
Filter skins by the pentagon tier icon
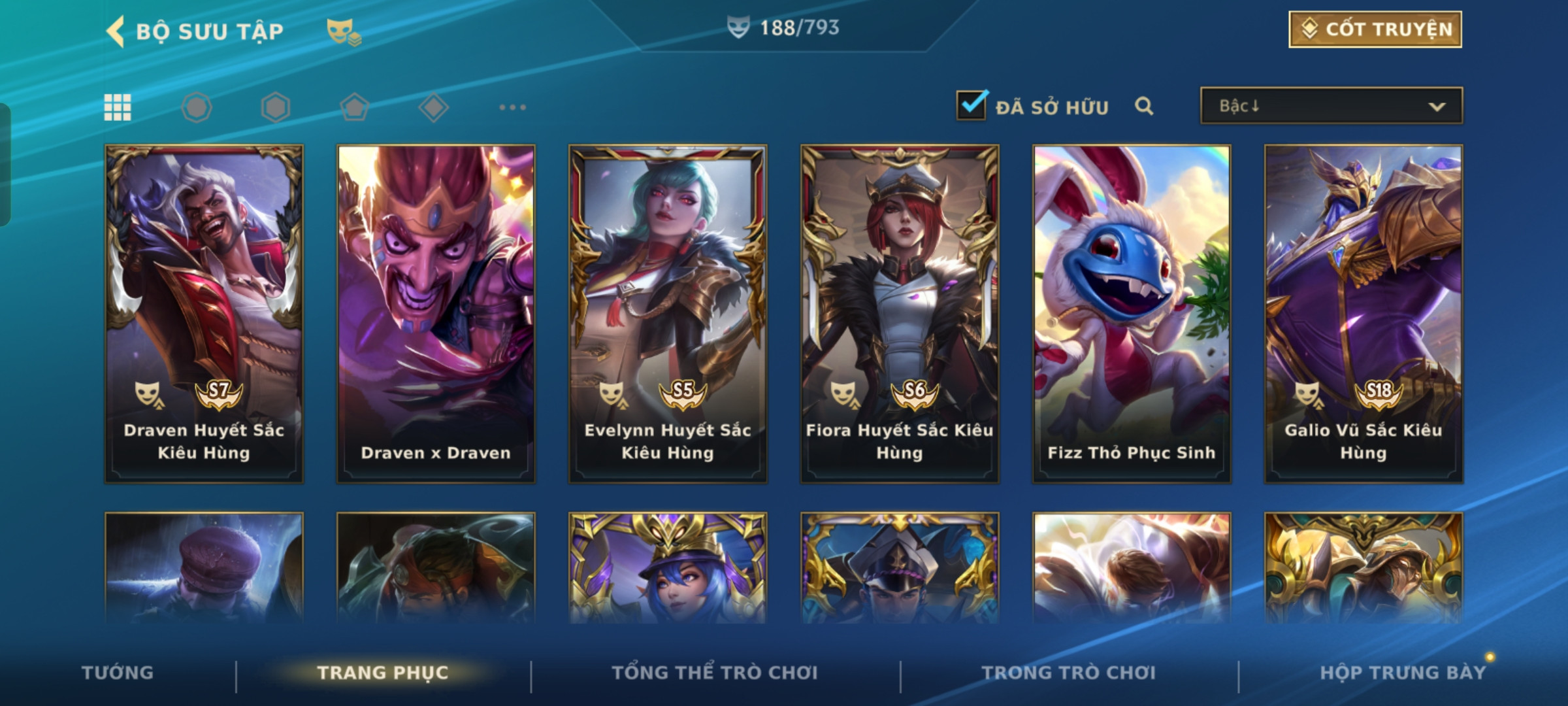[x=355, y=107]
